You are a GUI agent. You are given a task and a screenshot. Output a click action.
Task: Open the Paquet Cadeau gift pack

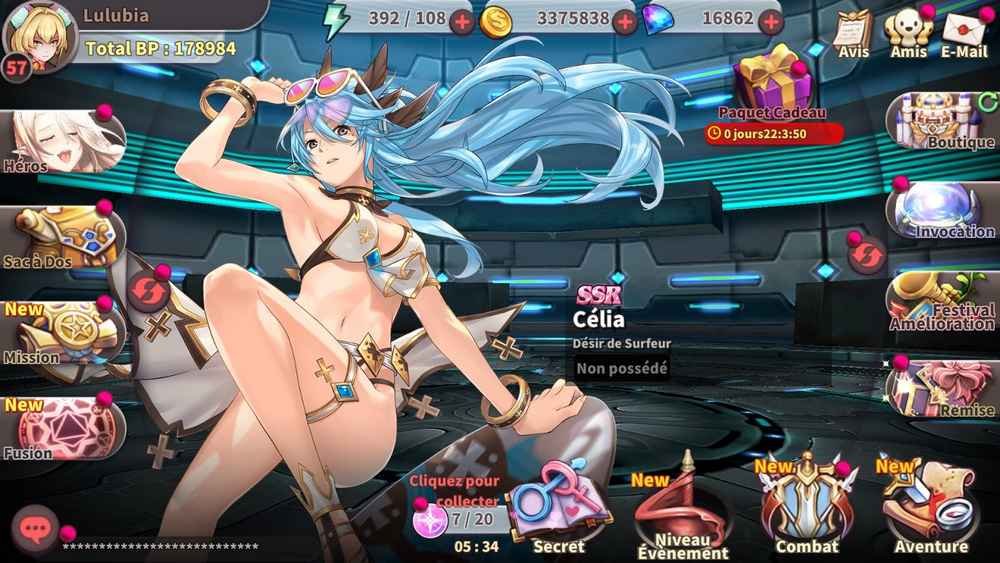point(771,85)
